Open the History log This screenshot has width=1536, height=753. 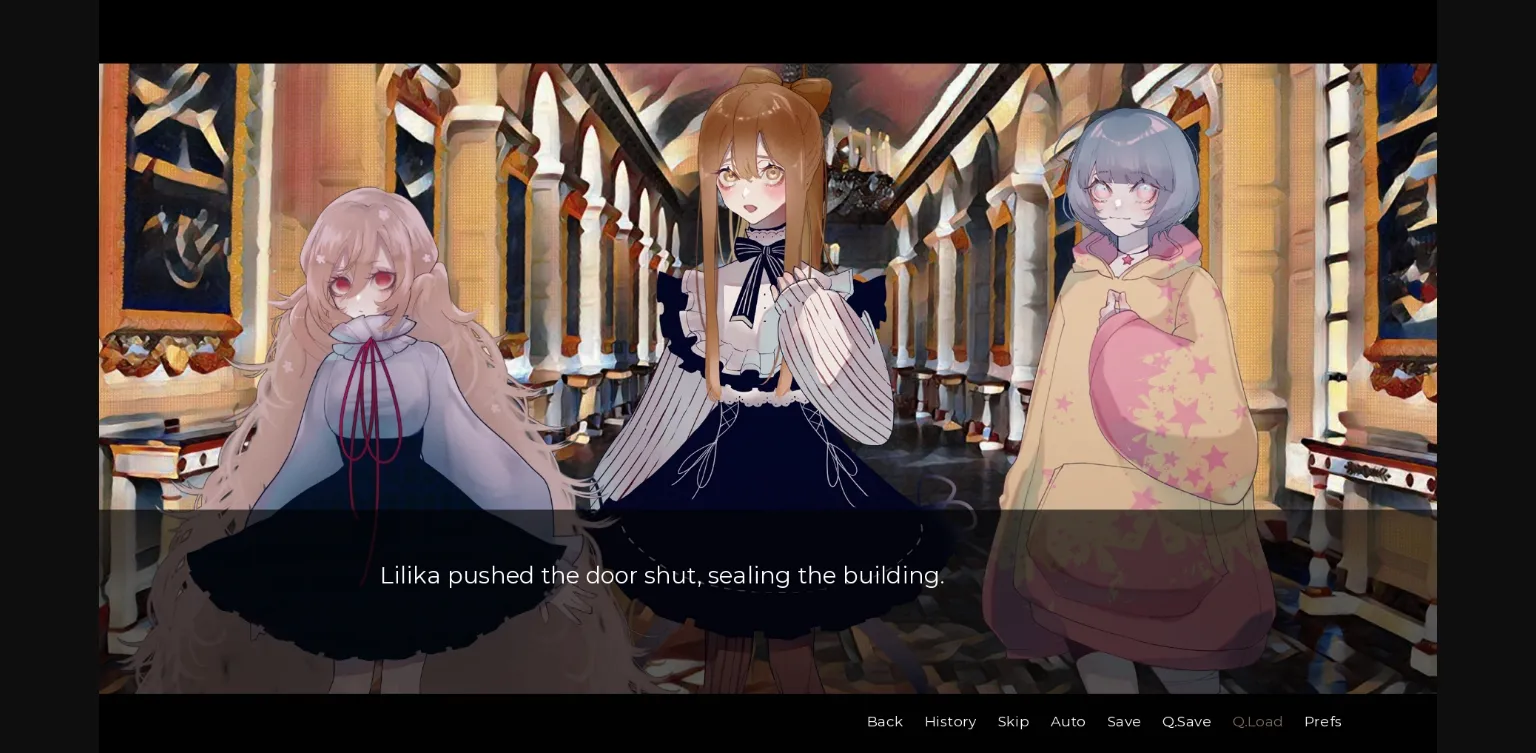(950, 721)
